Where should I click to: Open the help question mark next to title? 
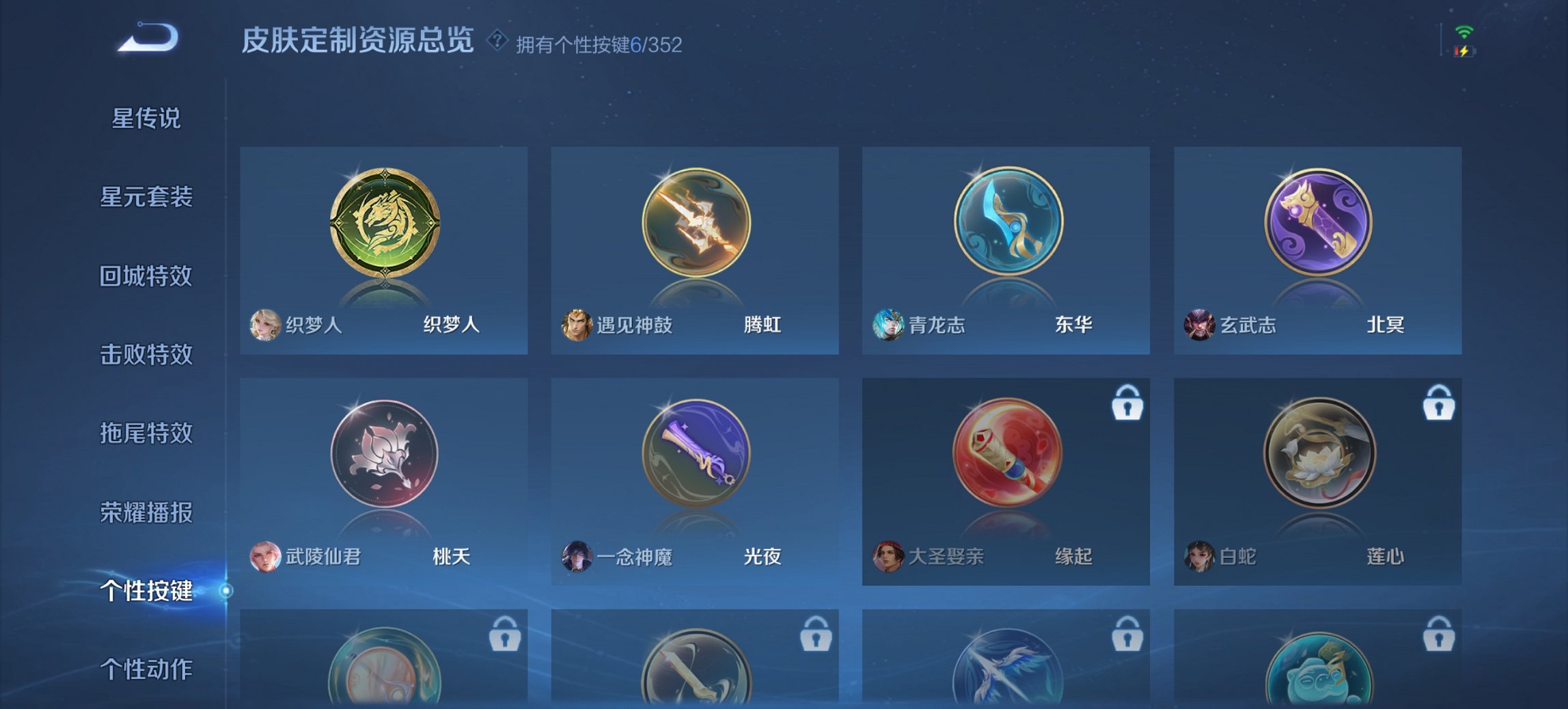pos(497,40)
